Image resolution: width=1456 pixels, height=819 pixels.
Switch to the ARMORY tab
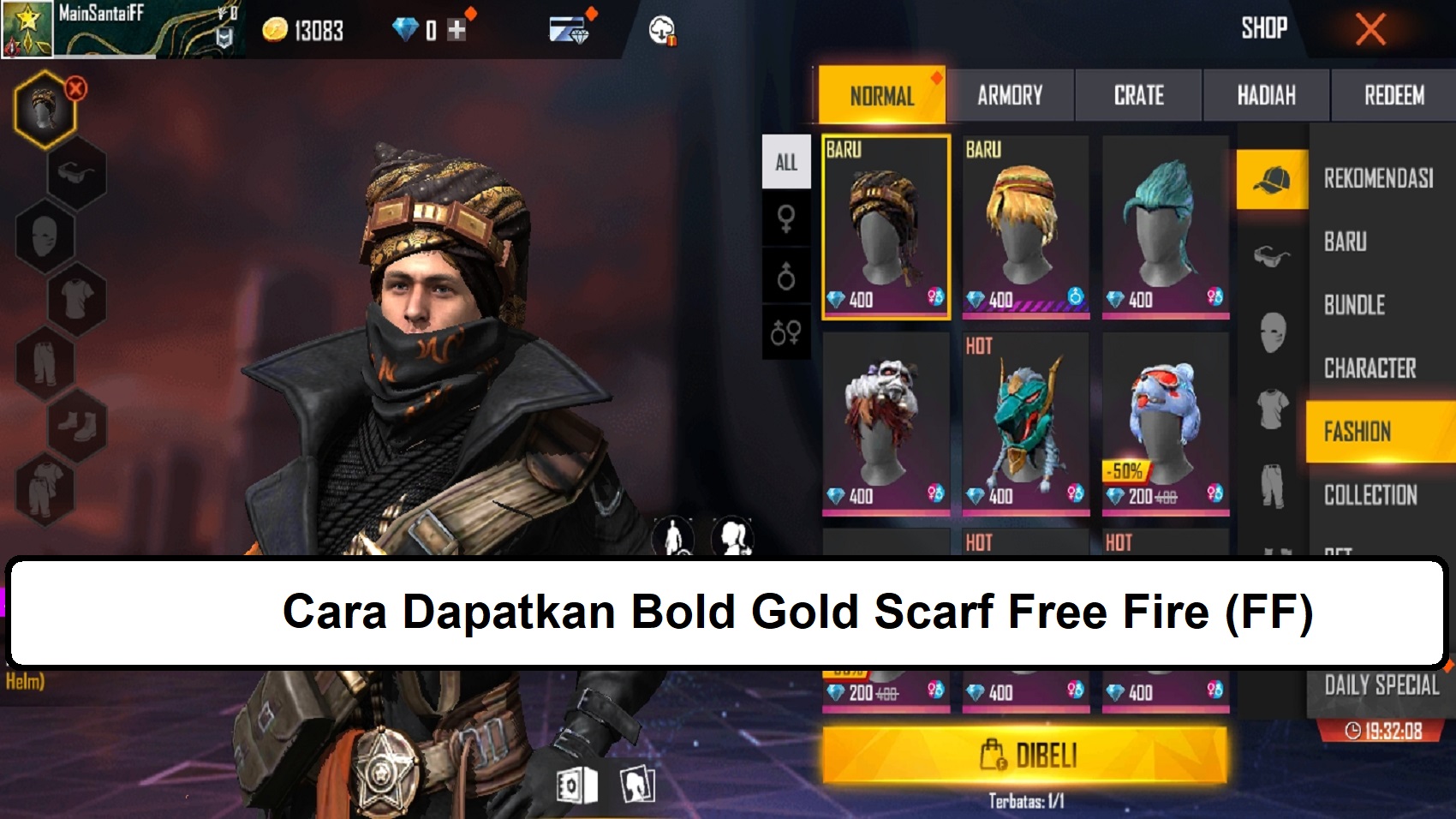(x=1011, y=95)
